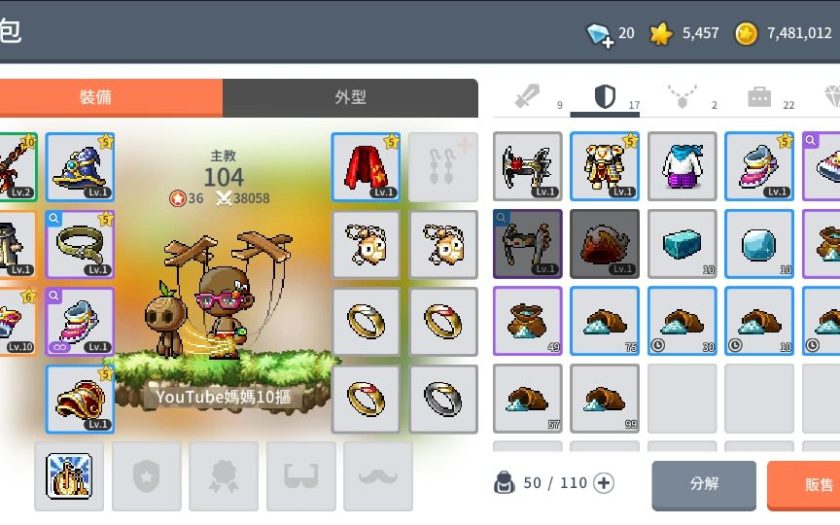Open the briefcase items category tab
Screen dimensions: 840x525
click(759, 97)
